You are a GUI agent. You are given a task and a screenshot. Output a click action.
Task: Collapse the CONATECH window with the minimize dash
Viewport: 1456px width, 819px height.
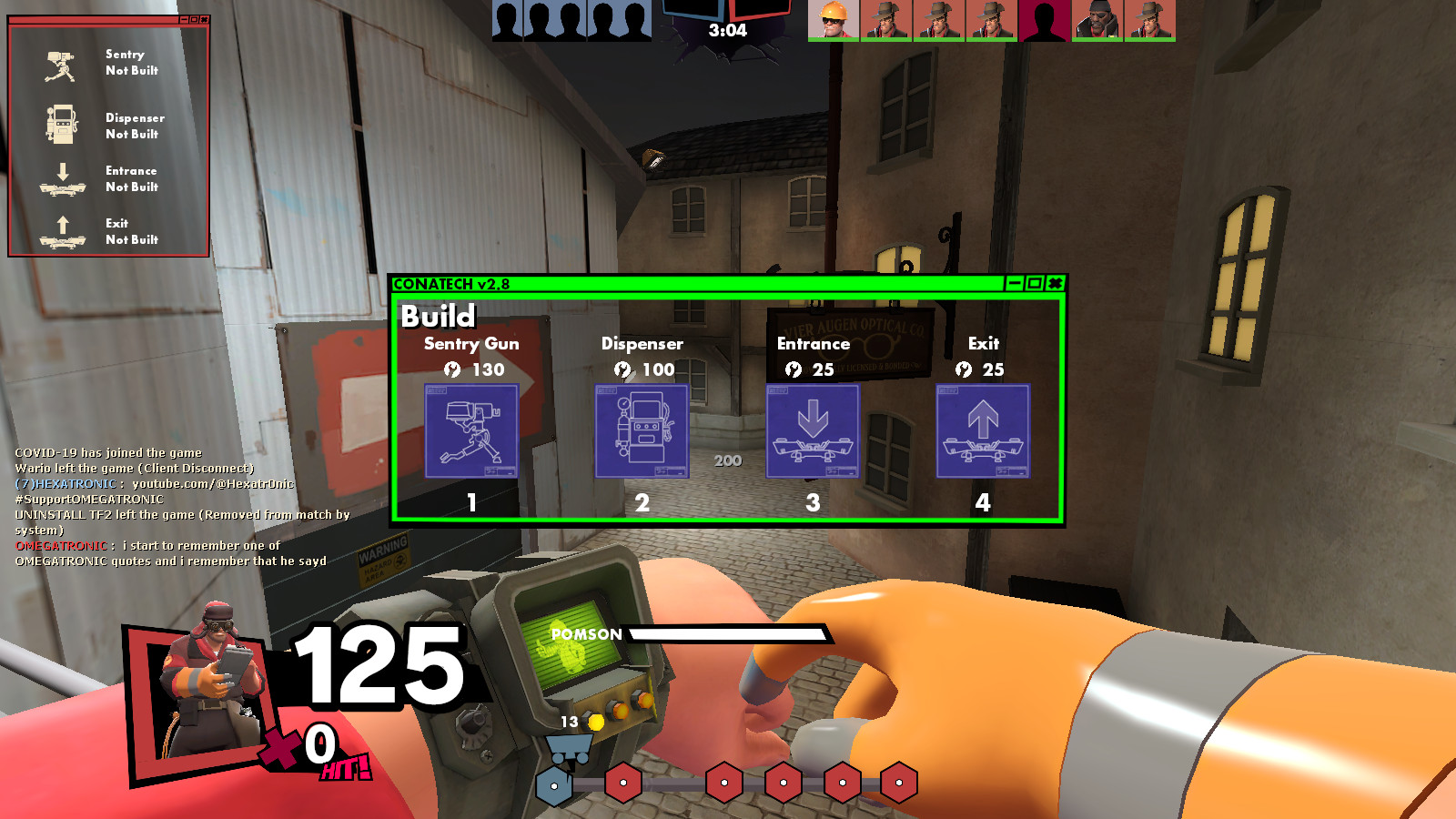coord(1013,283)
